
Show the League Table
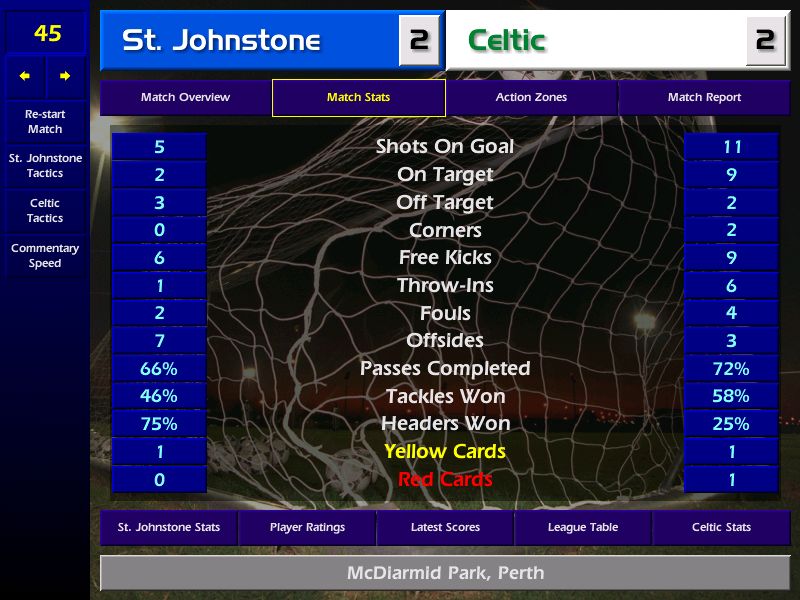pyautogui.click(x=583, y=527)
